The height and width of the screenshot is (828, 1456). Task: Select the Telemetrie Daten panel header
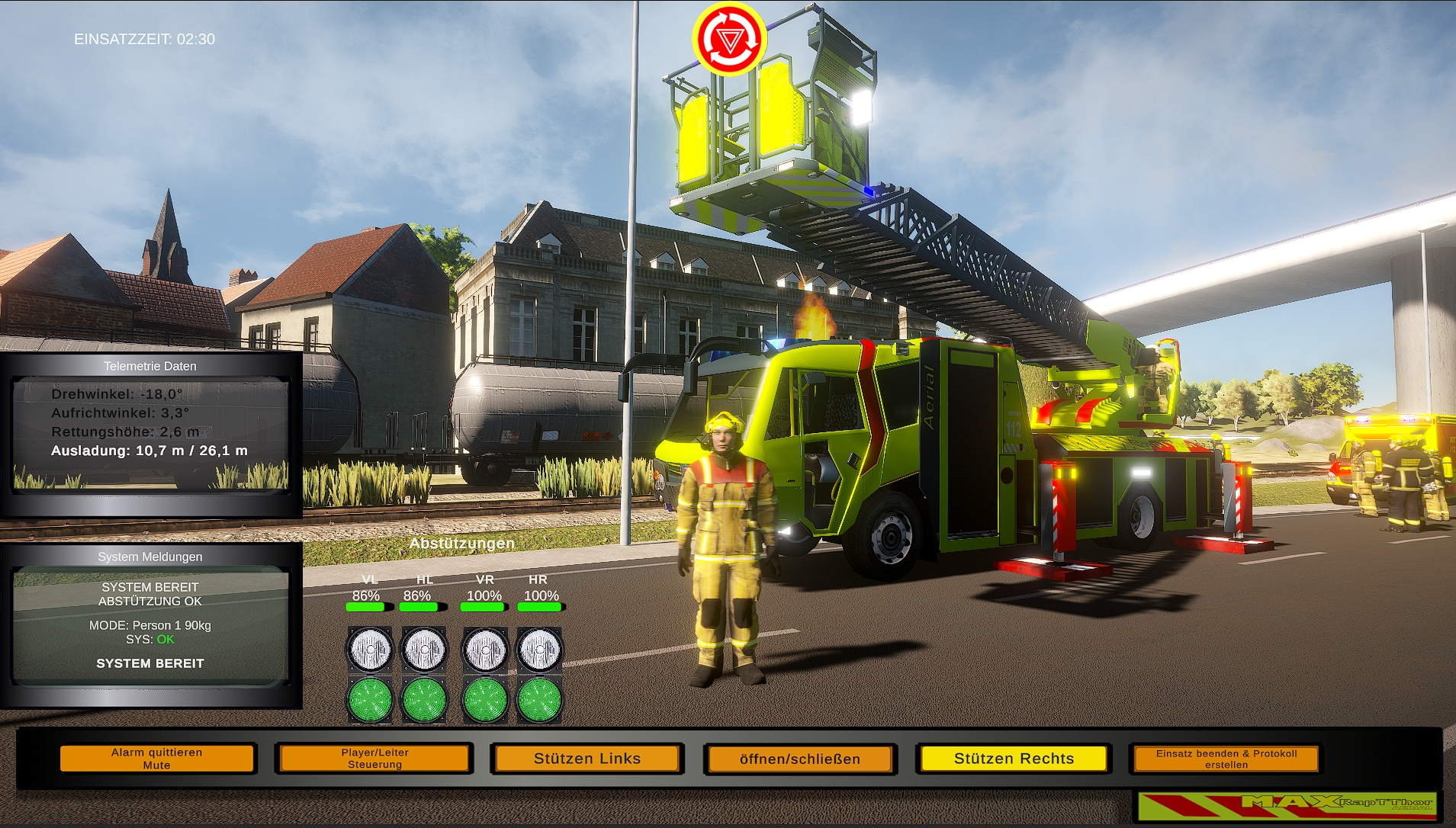point(150,366)
